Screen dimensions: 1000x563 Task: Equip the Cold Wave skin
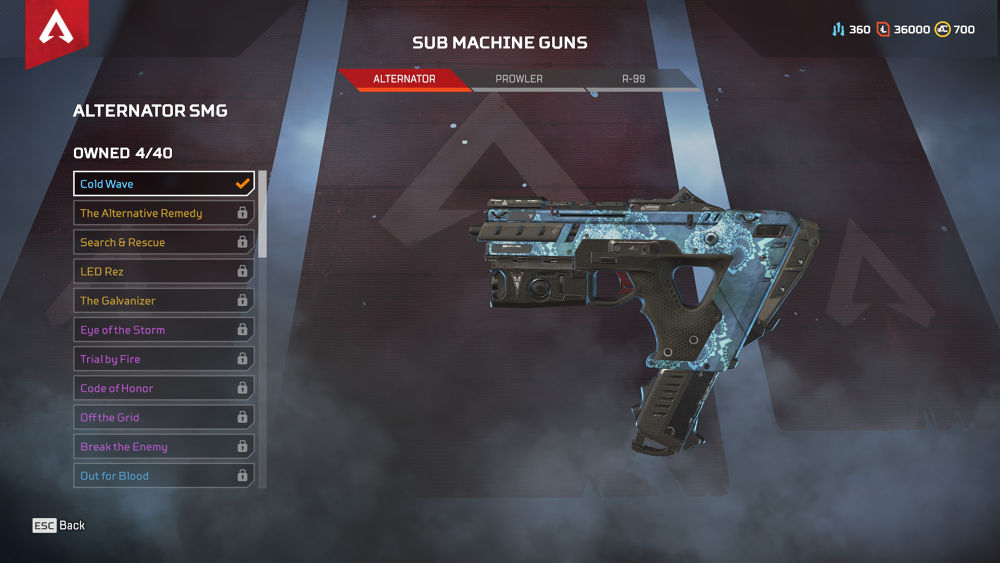[164, 184]
